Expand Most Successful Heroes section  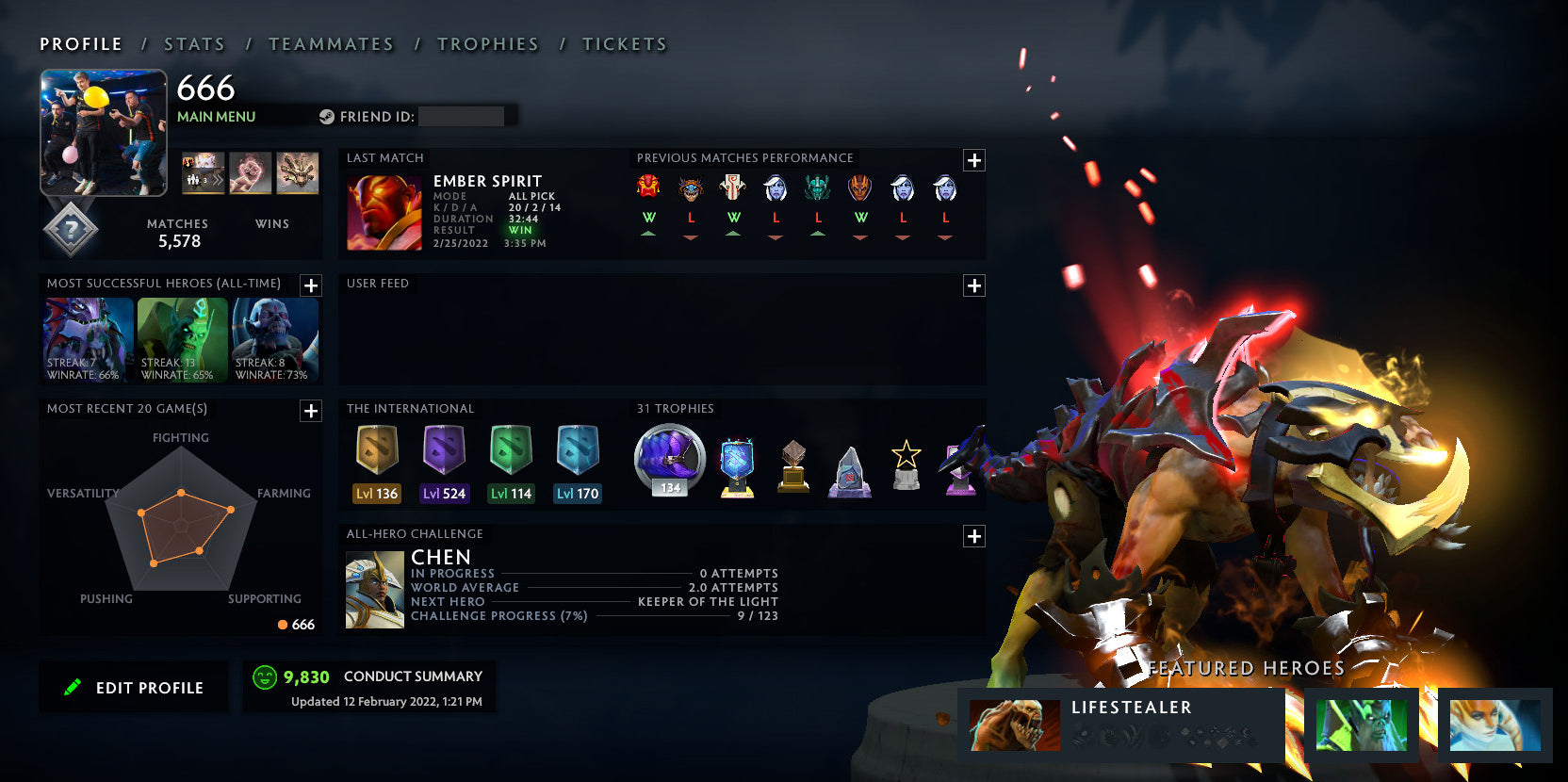tap(311, 285)
